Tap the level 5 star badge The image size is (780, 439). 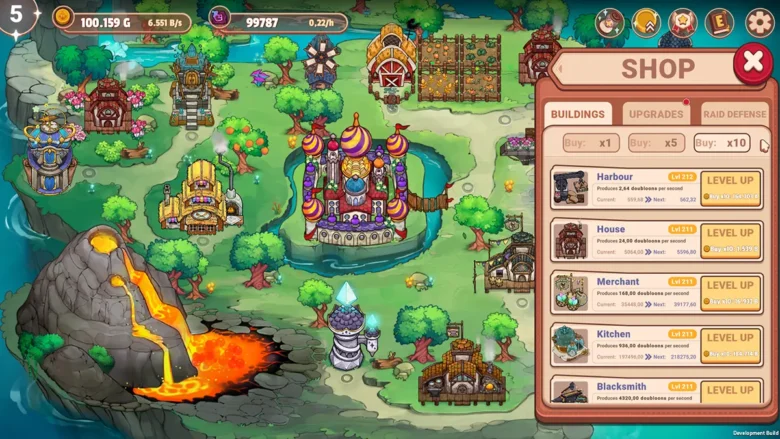[17, 15]
